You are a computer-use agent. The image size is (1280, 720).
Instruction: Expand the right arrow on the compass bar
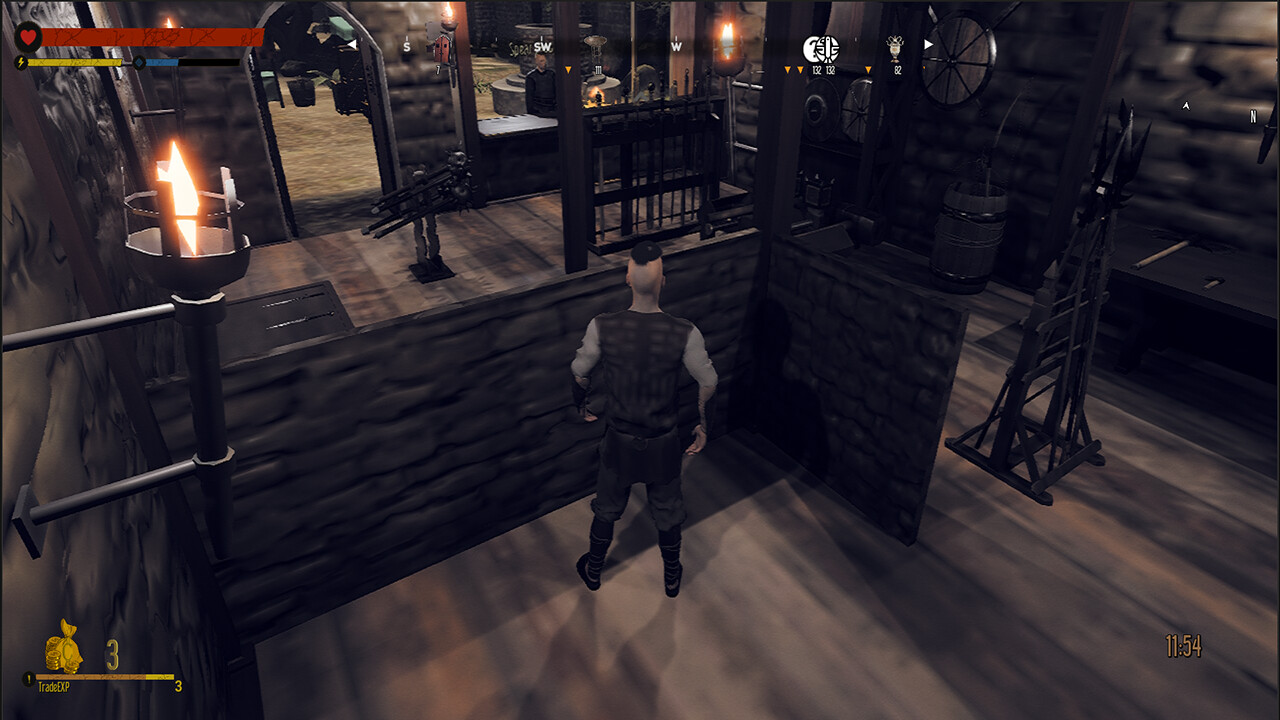928,42
